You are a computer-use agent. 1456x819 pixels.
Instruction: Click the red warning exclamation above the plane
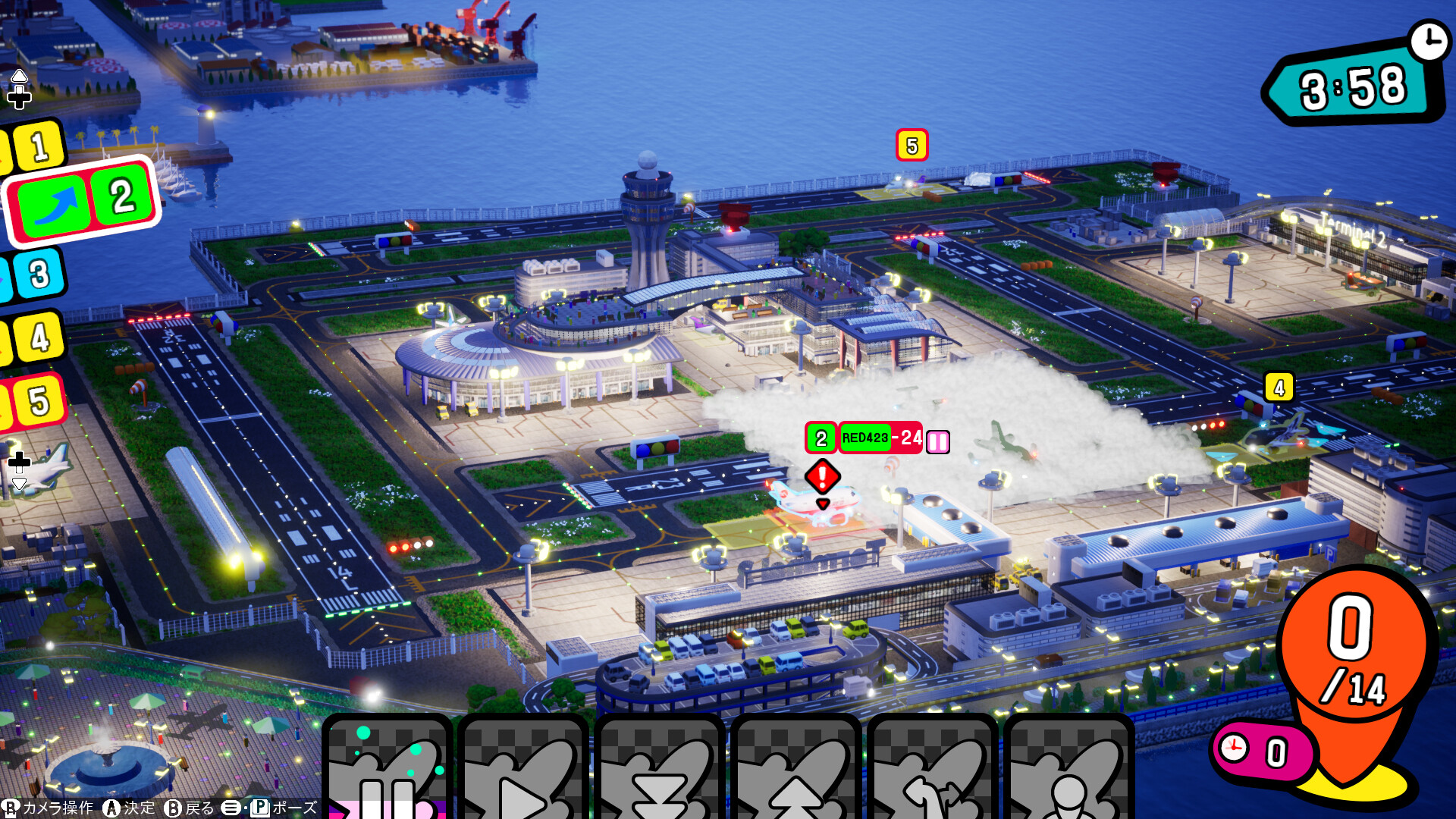pos(821,475)
